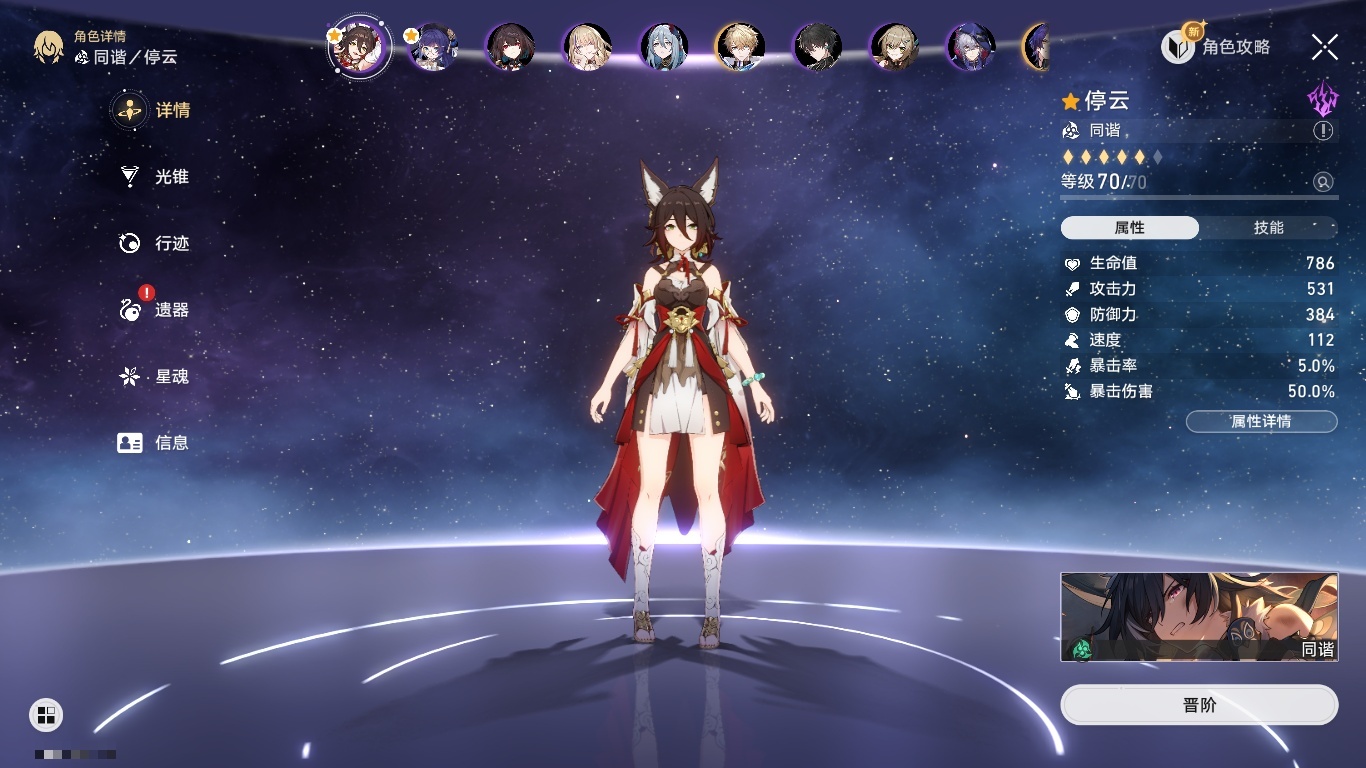
Task: Select the black-haired male character portrait
Action: tap(818, 46)
